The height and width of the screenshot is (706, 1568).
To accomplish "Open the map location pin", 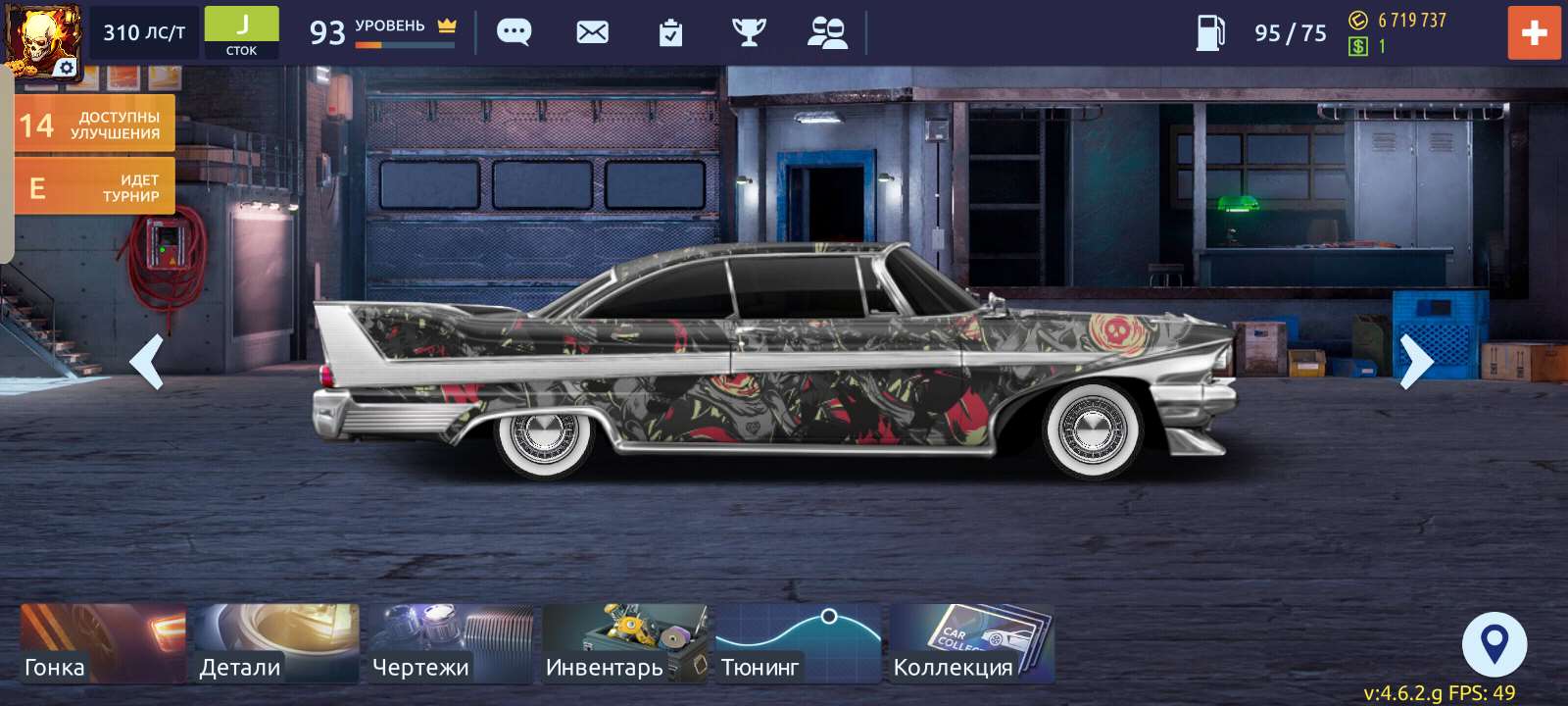I will tap(1494, 642).
